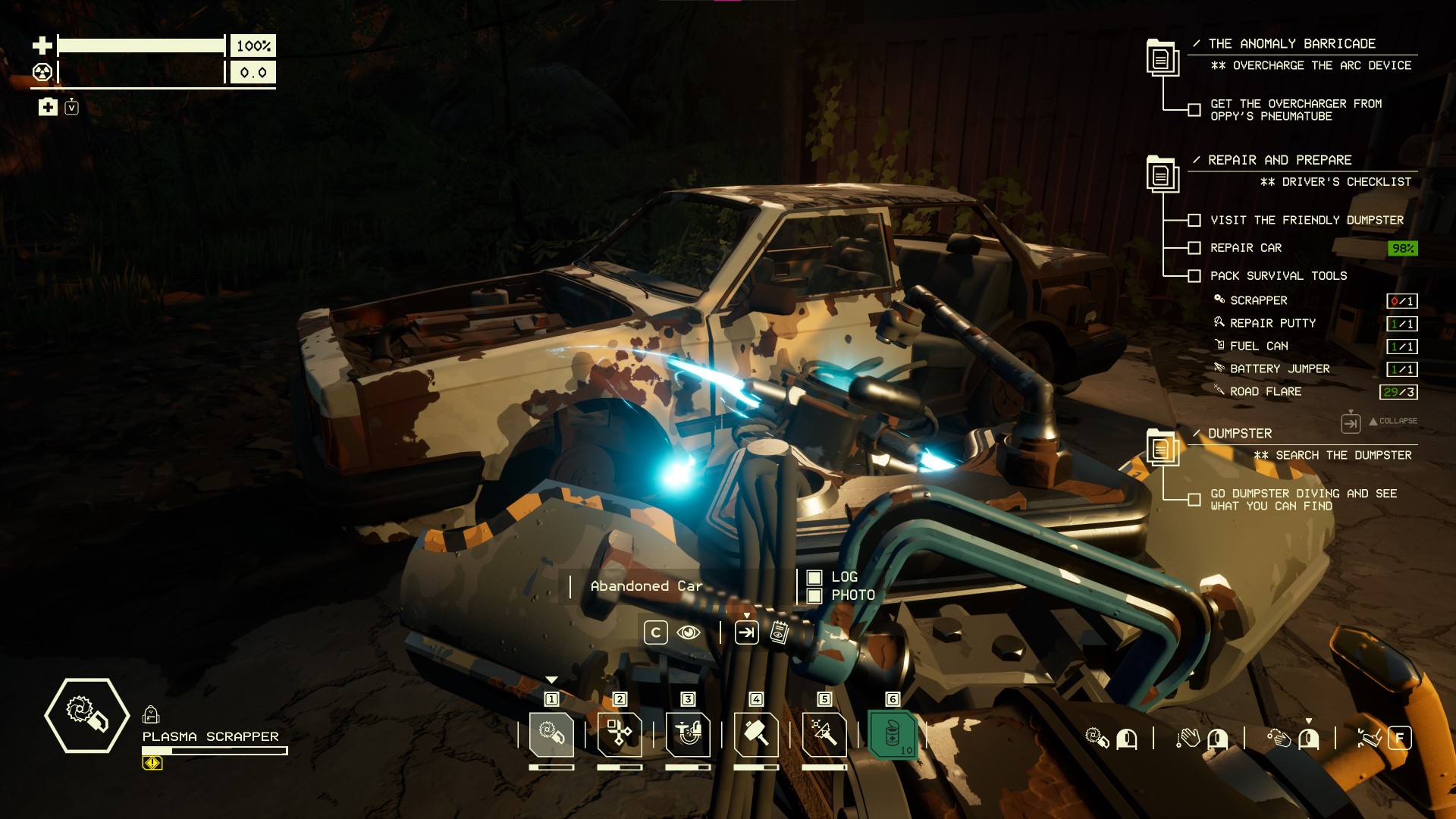Tick the LOG checkbox for Abandoned Car
The width and height of the screenshot is (1456, 819).
(814, 578)
